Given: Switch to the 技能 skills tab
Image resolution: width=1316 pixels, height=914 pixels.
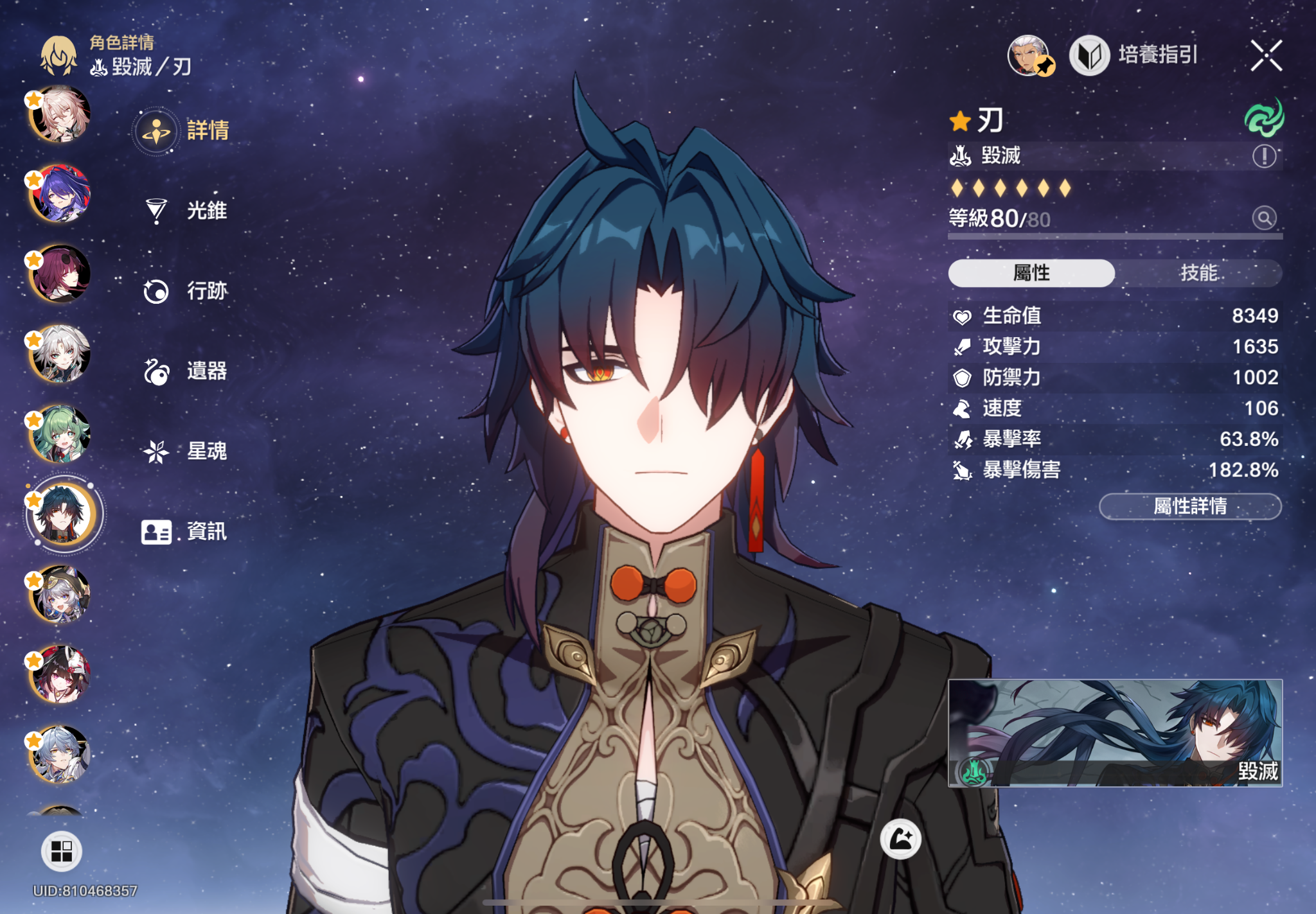Looking at the screenshot, I should (1198, 273).
